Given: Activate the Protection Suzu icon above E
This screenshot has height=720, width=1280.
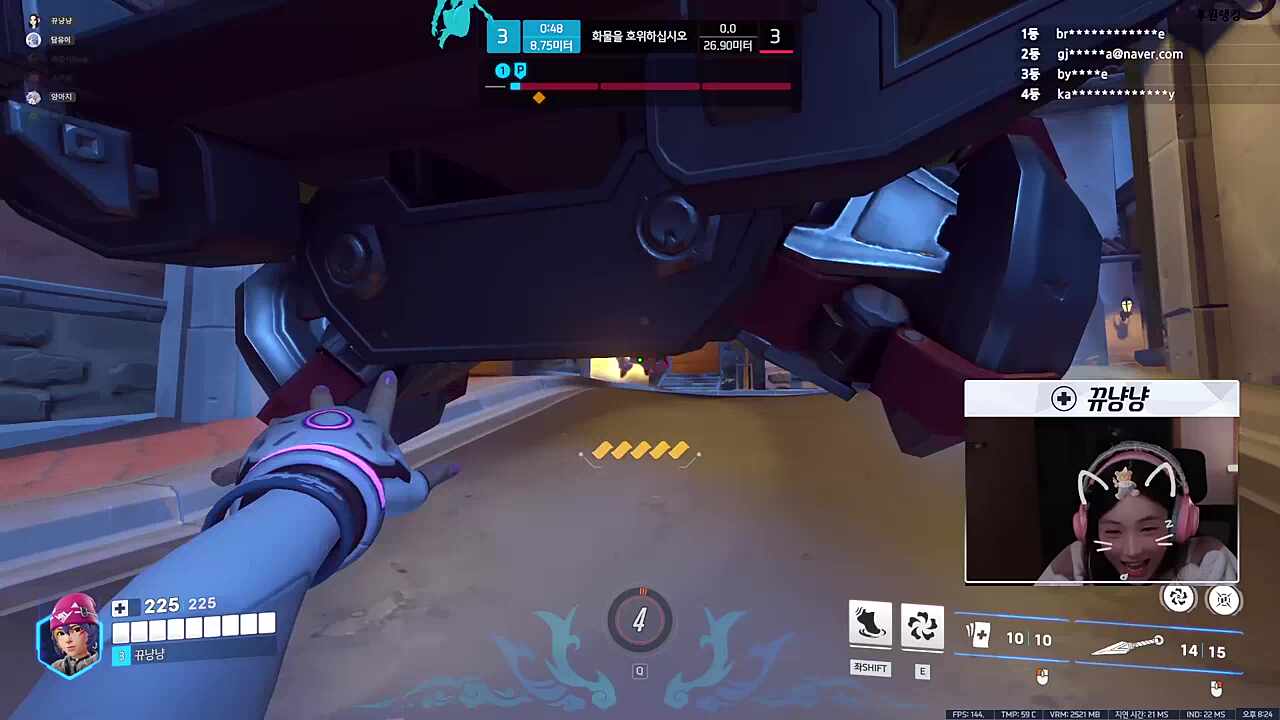Looking at the screenshot, I should 921,626.
